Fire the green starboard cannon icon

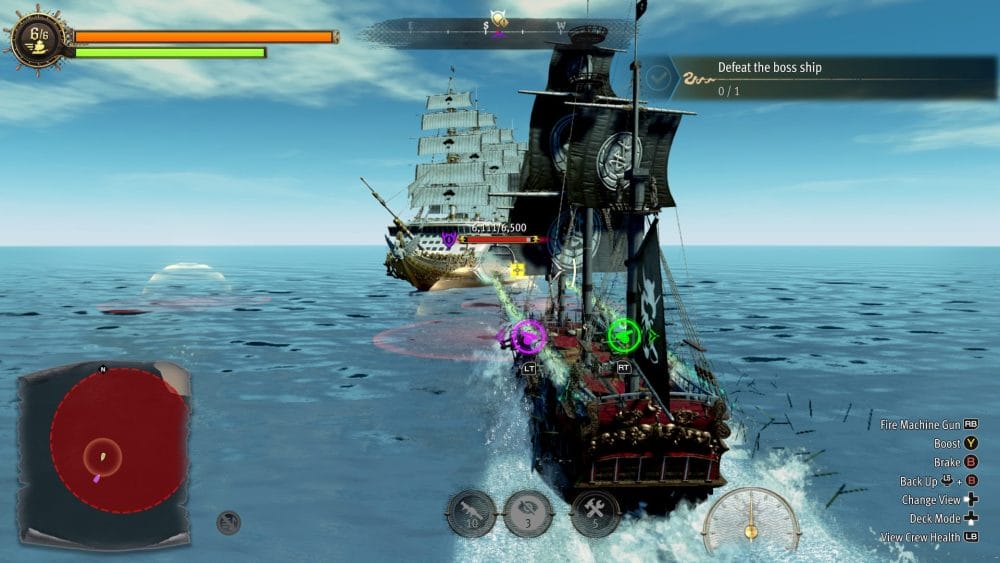(623, 336)
